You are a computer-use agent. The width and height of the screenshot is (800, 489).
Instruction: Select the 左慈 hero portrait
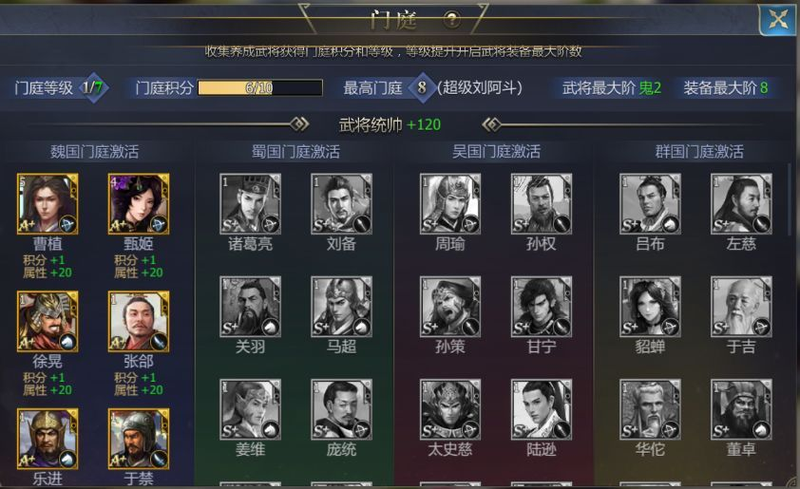[741, 204]
